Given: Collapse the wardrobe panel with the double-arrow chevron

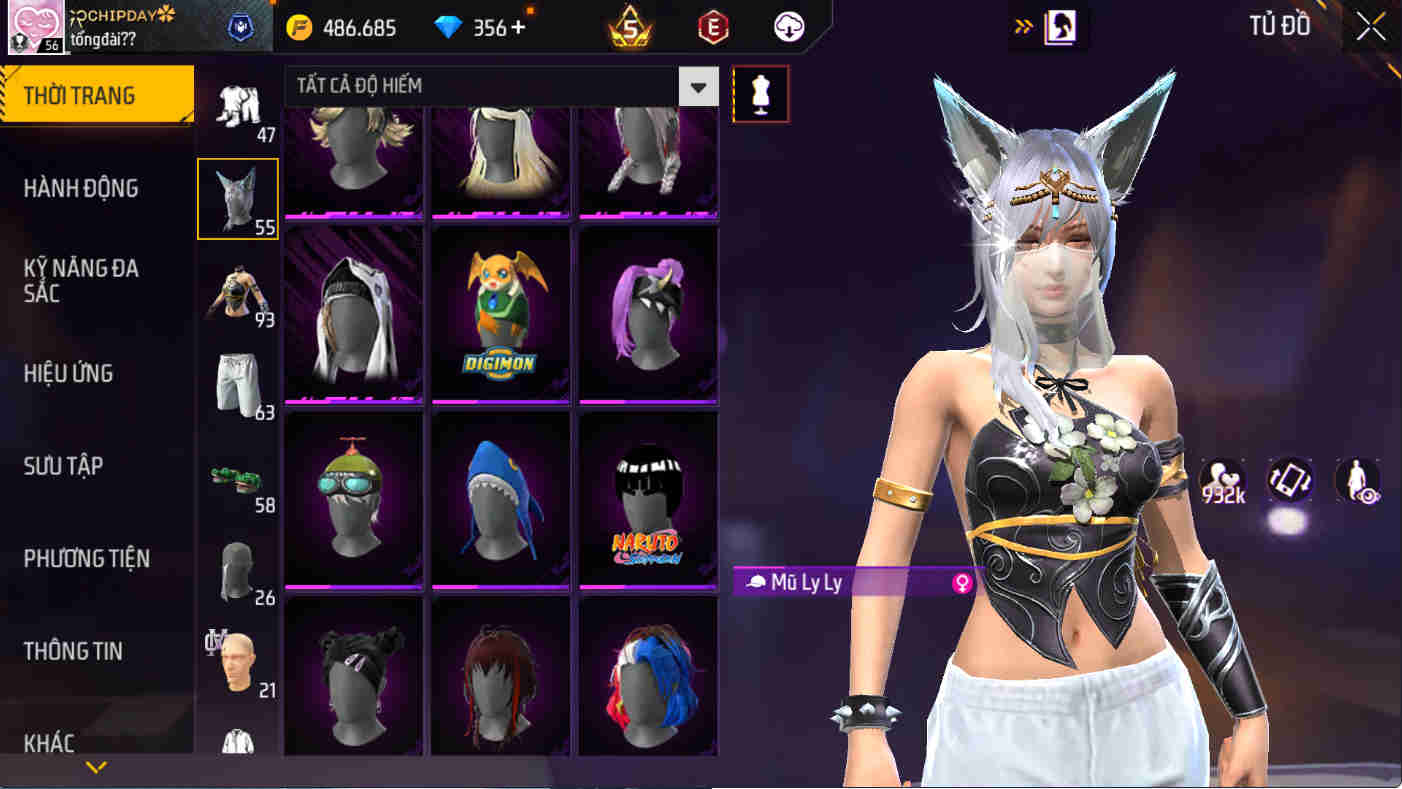Looking at the screenshot, I should click(1022, 27).
